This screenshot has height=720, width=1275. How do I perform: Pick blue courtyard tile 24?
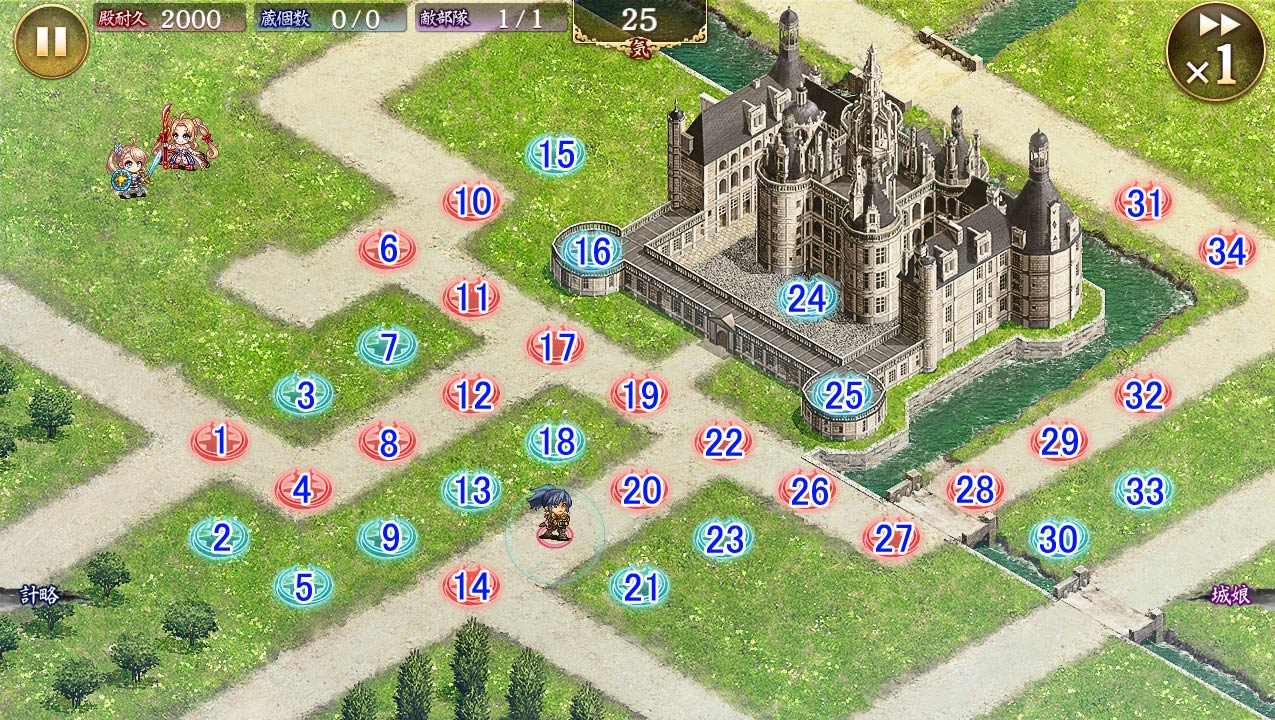pyautogui.click(x=806, y=298)
